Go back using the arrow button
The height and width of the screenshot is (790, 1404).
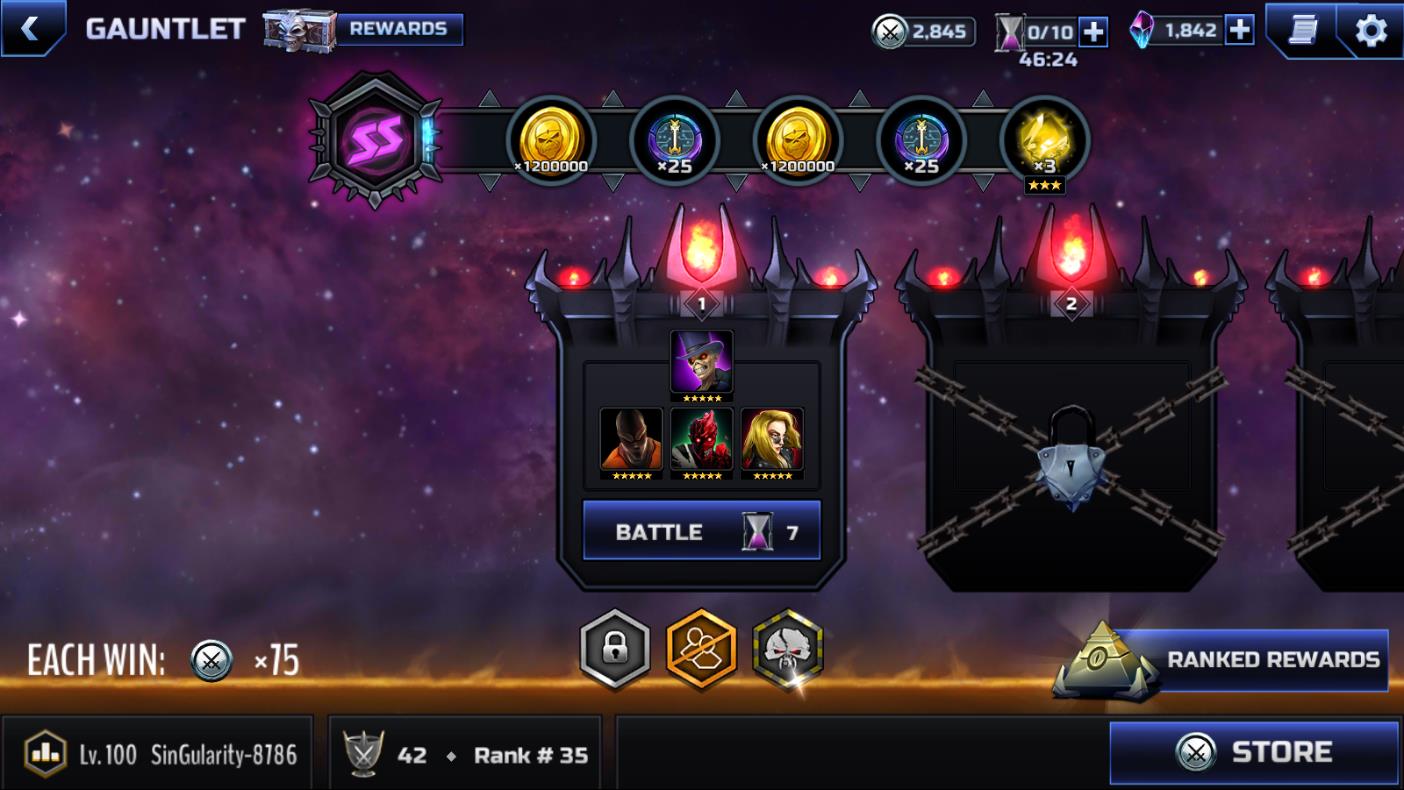(30, 28)
